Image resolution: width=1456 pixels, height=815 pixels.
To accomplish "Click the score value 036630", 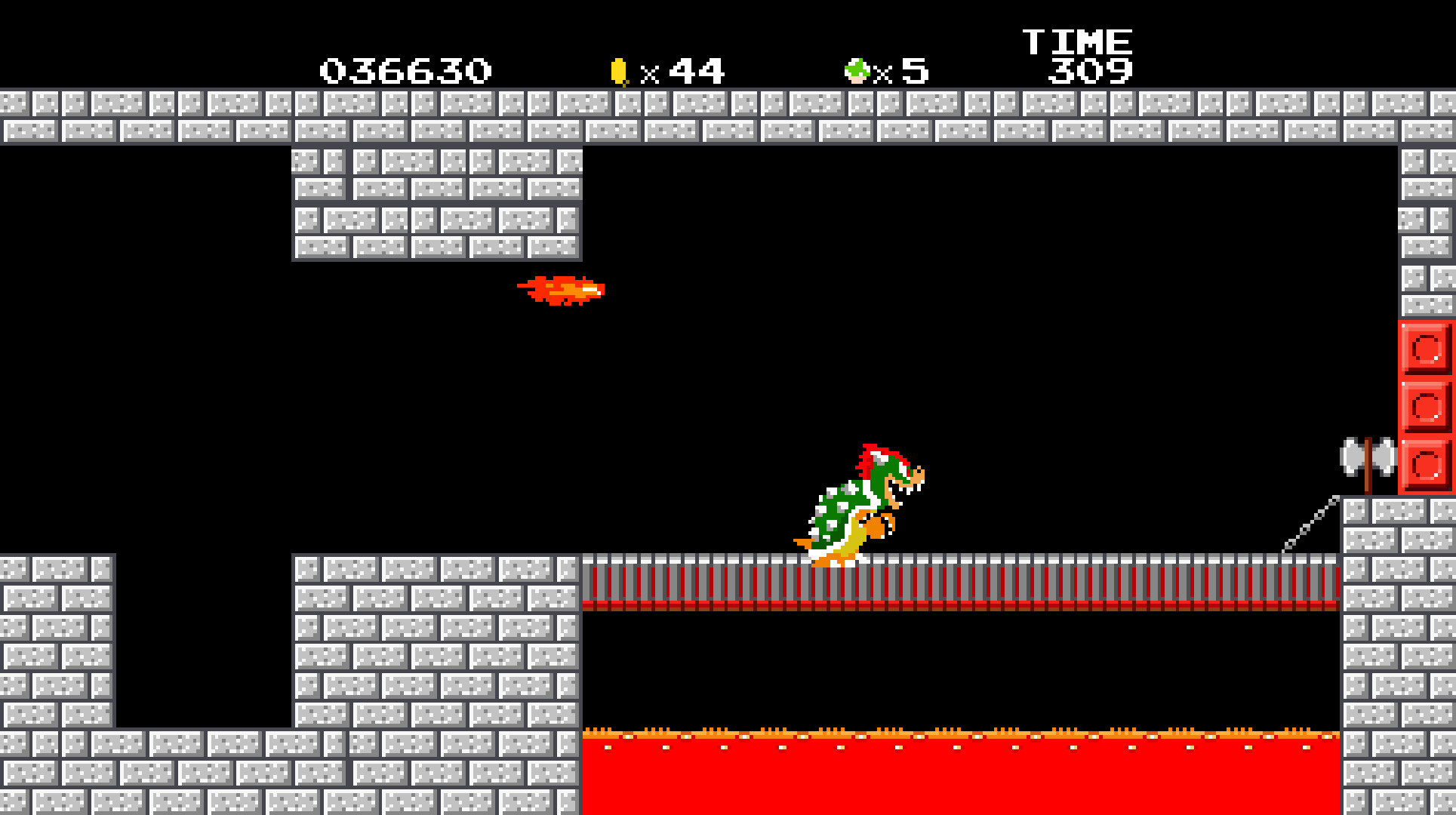I will coord(405,69).
